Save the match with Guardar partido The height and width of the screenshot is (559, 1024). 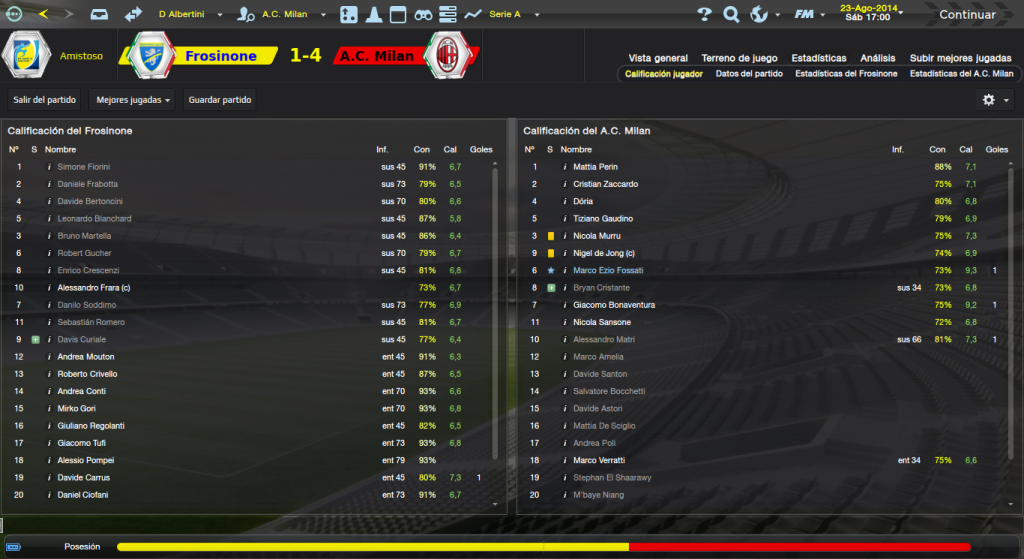[220, 100]
